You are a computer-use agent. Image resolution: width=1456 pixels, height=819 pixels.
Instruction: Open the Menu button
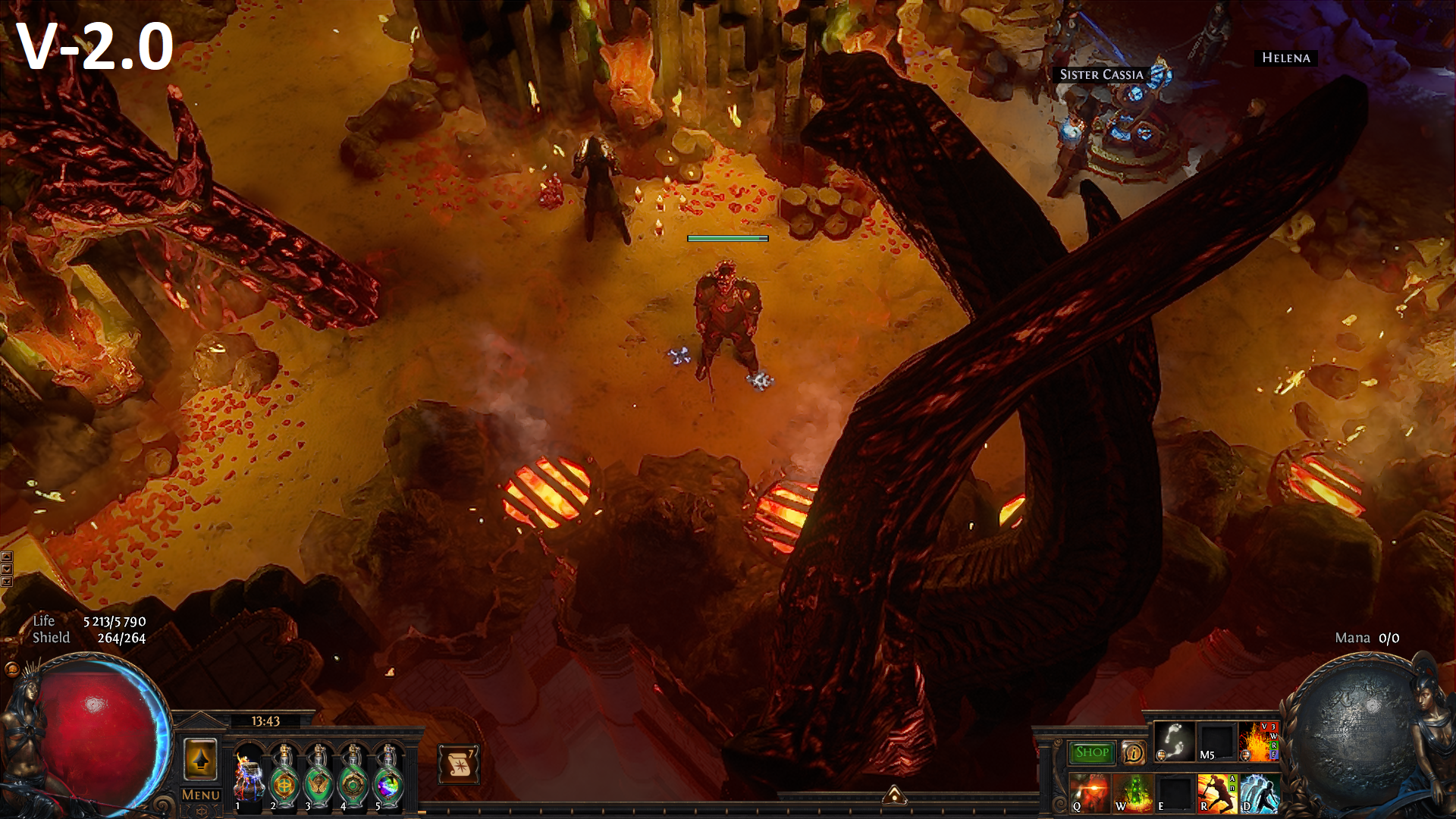click(x=201, y=795)
